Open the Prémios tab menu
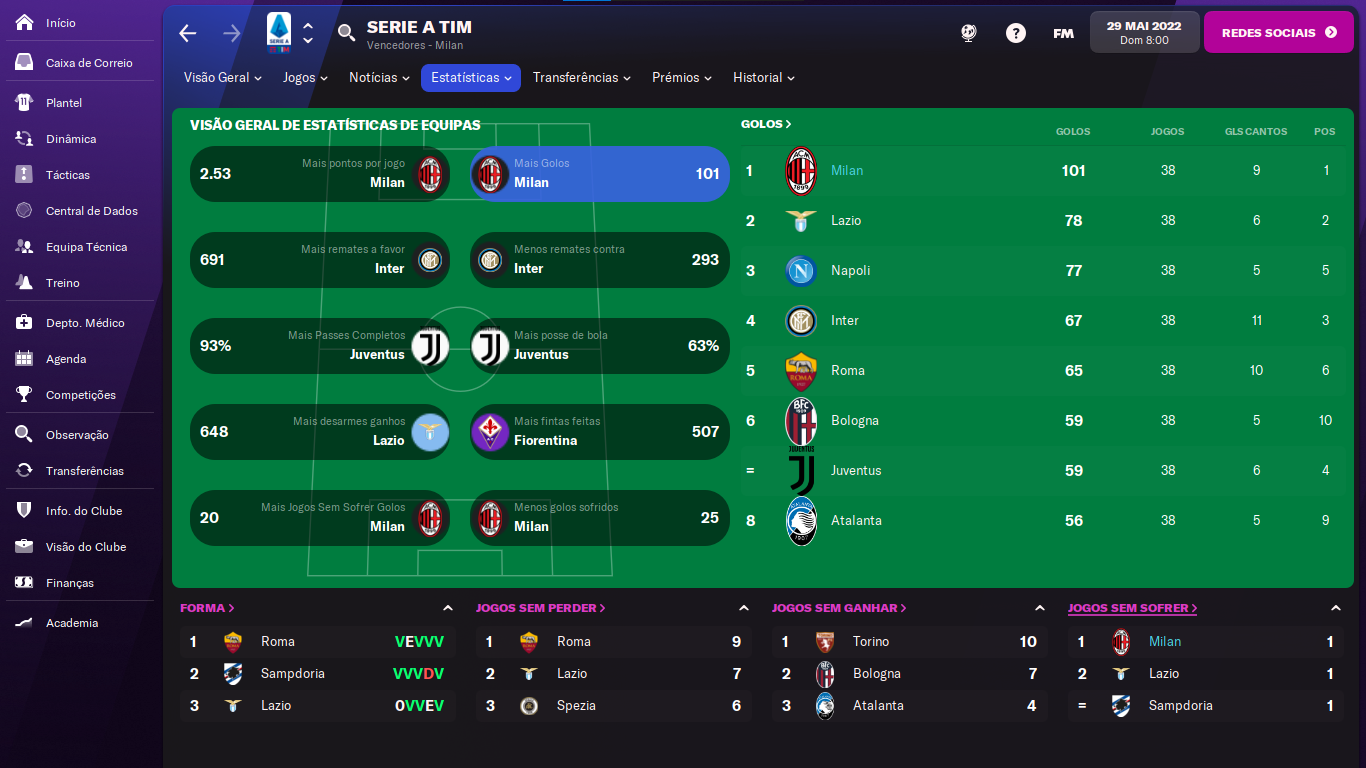This screenshot has height=768, width=1366. 682,78
